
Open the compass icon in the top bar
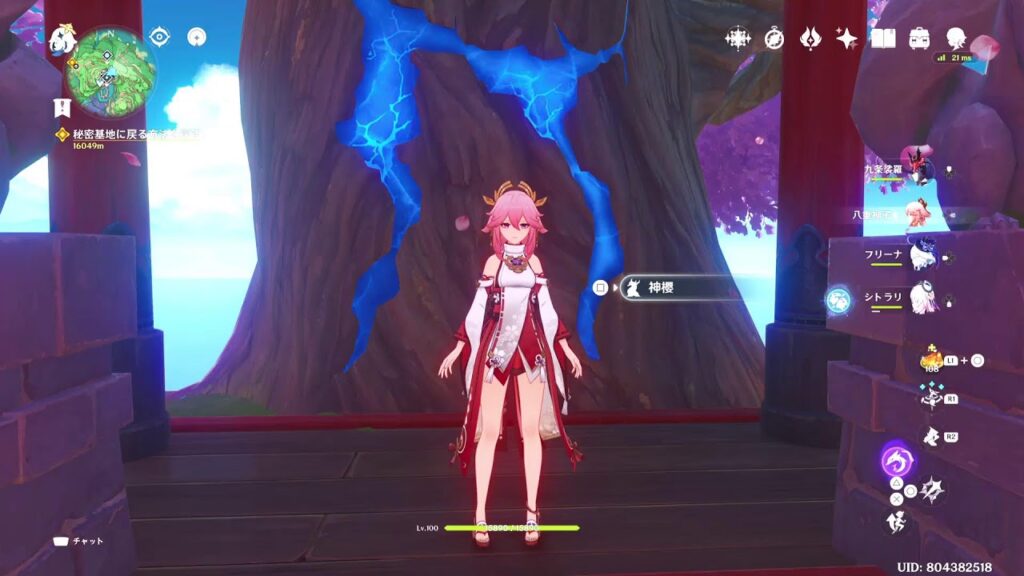(x=774, y=38)
